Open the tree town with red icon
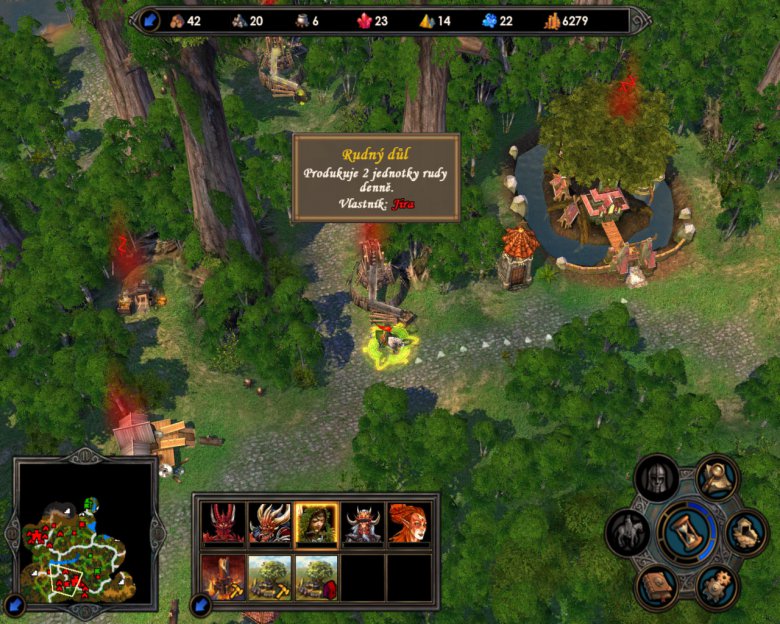This screenshot has height=624, width=780. [316, 578]
